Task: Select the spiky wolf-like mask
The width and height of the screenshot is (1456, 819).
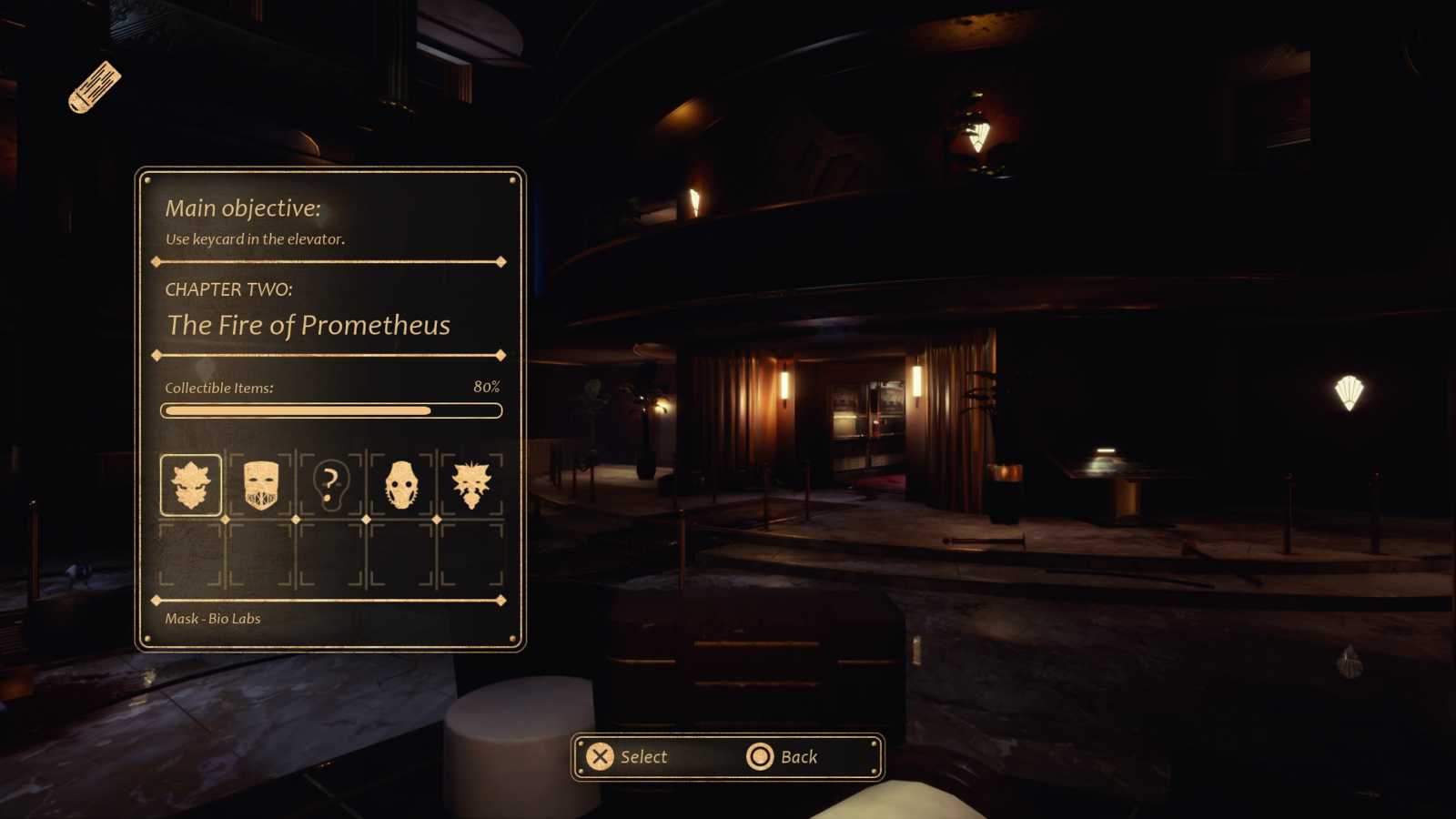Action: 471,485
